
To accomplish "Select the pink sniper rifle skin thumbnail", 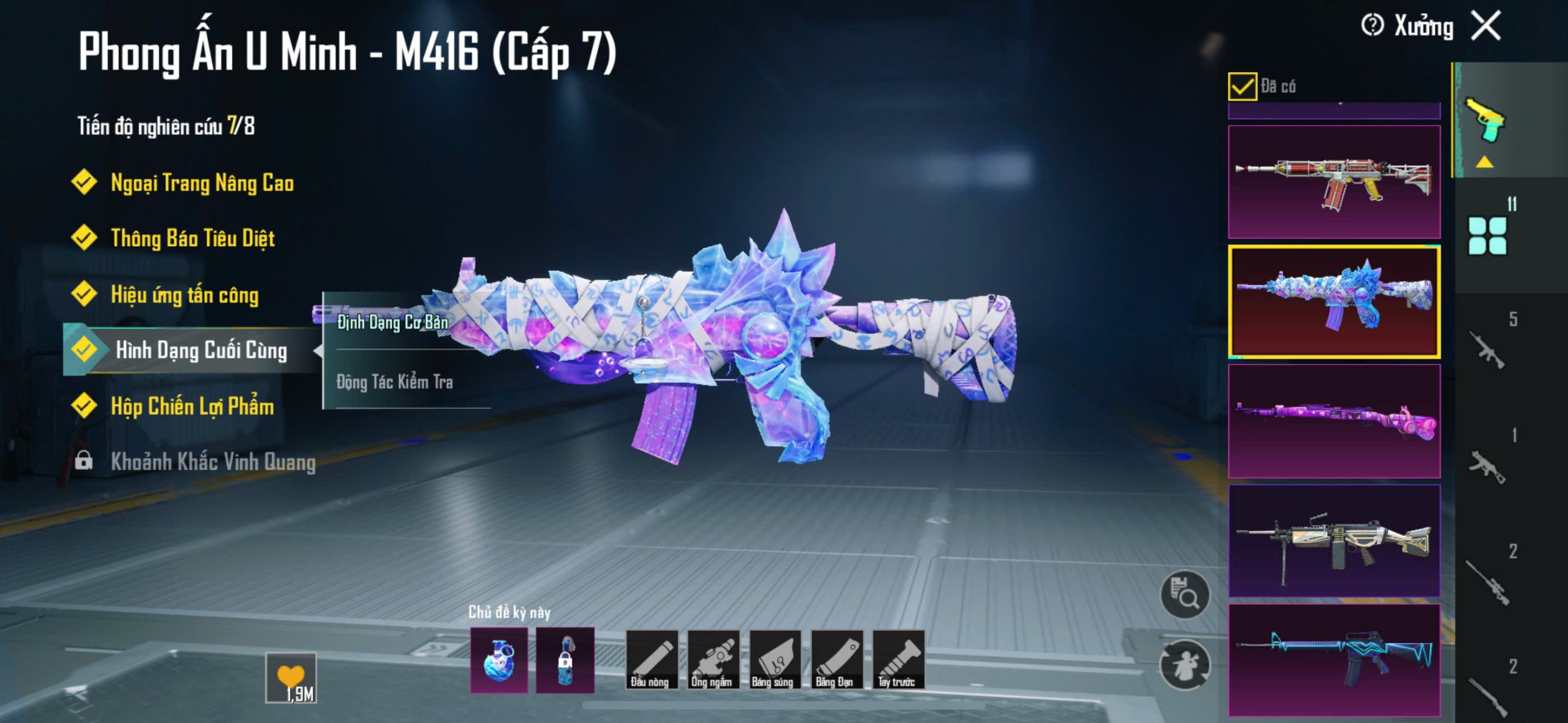I will 1334,421.
